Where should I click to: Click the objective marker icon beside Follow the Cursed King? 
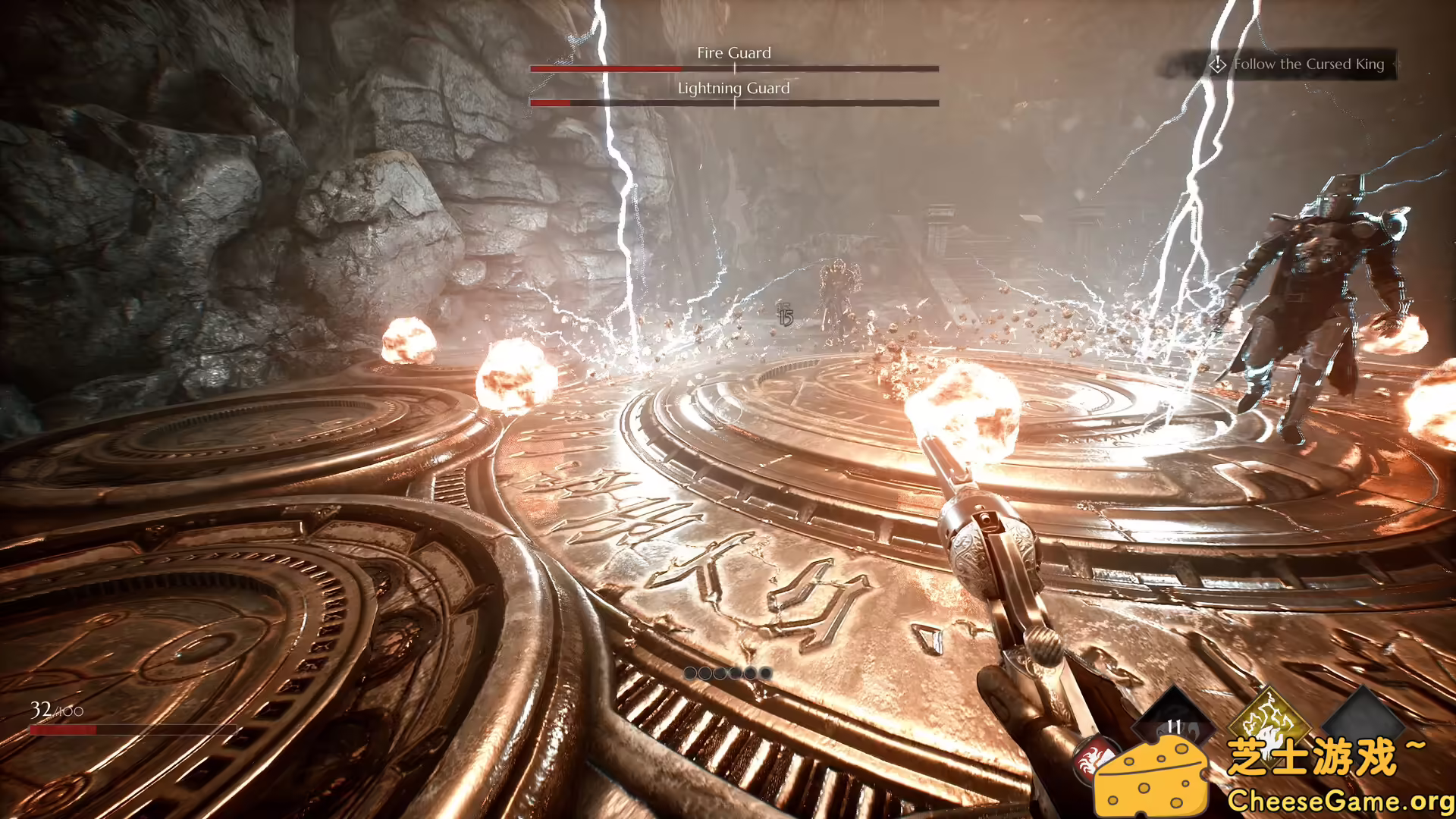1219,65
